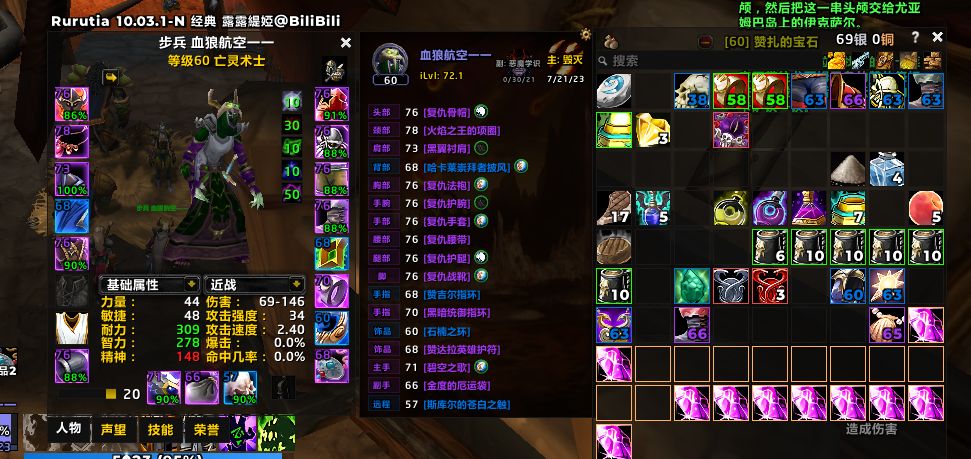Close the bag inventory window
This screenshot has height=459, width=971.
point(938,37)
